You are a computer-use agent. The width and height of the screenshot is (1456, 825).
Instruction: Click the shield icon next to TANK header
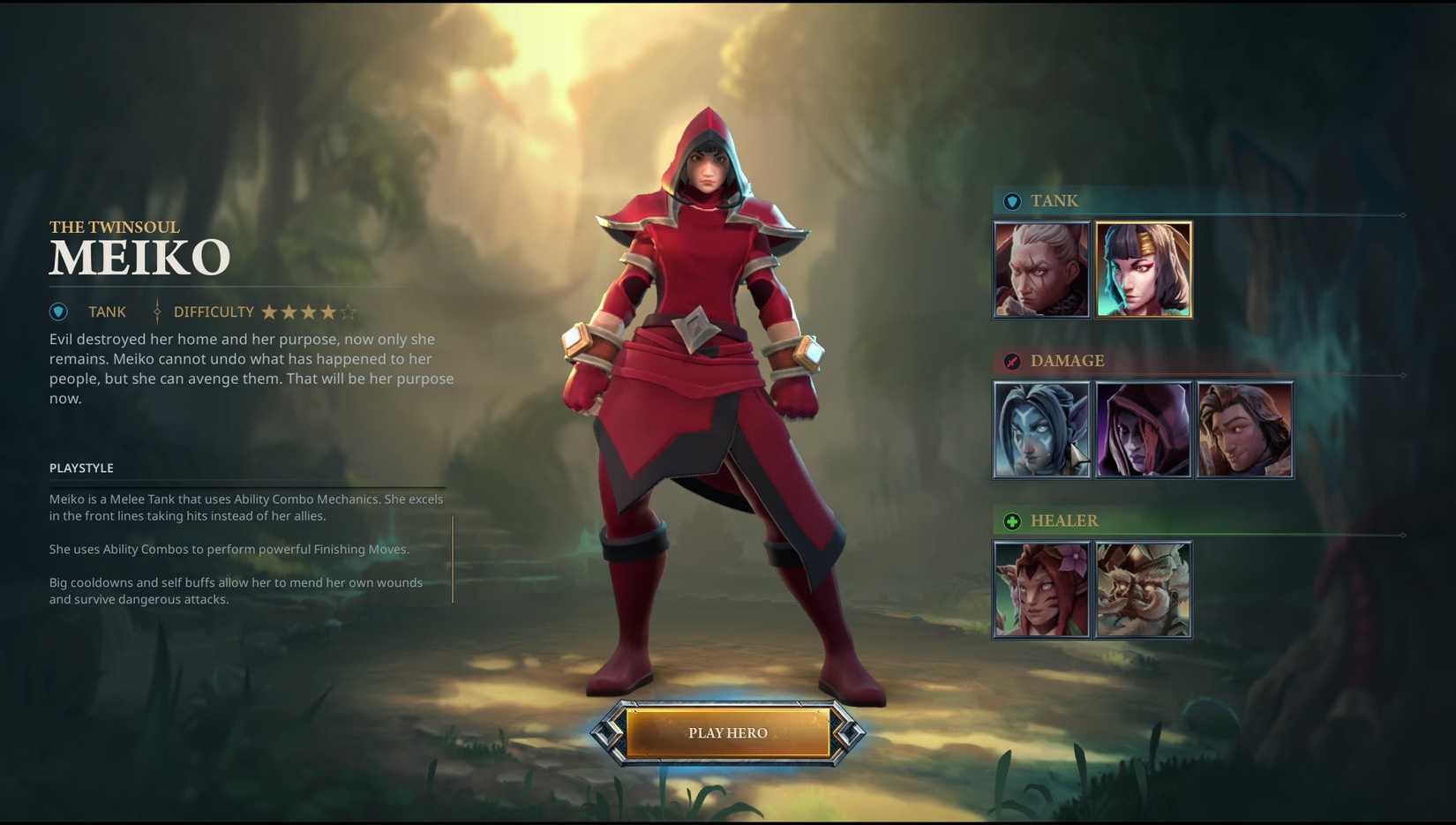[1011, 201]
